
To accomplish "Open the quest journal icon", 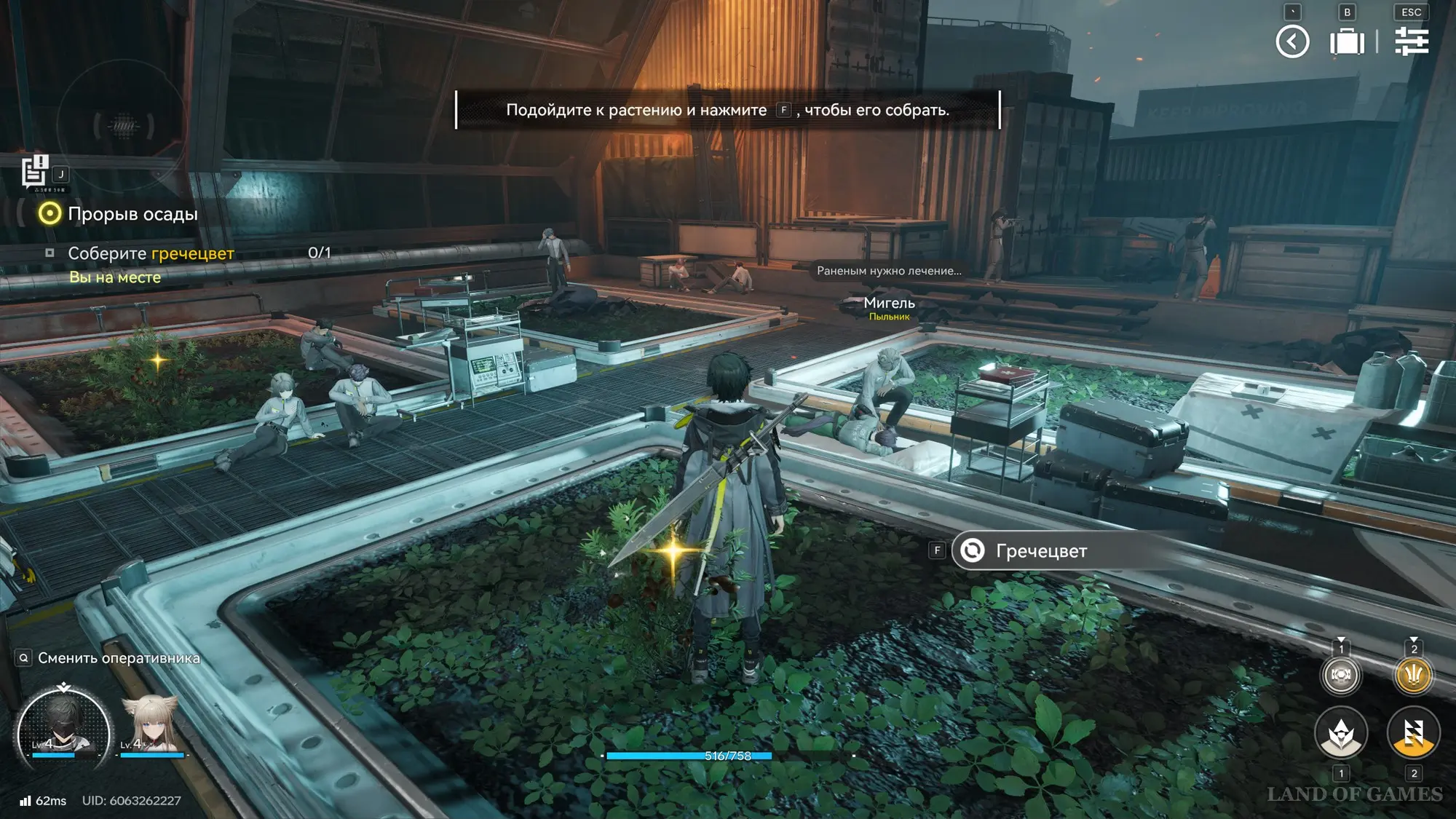I will (33, 172).
